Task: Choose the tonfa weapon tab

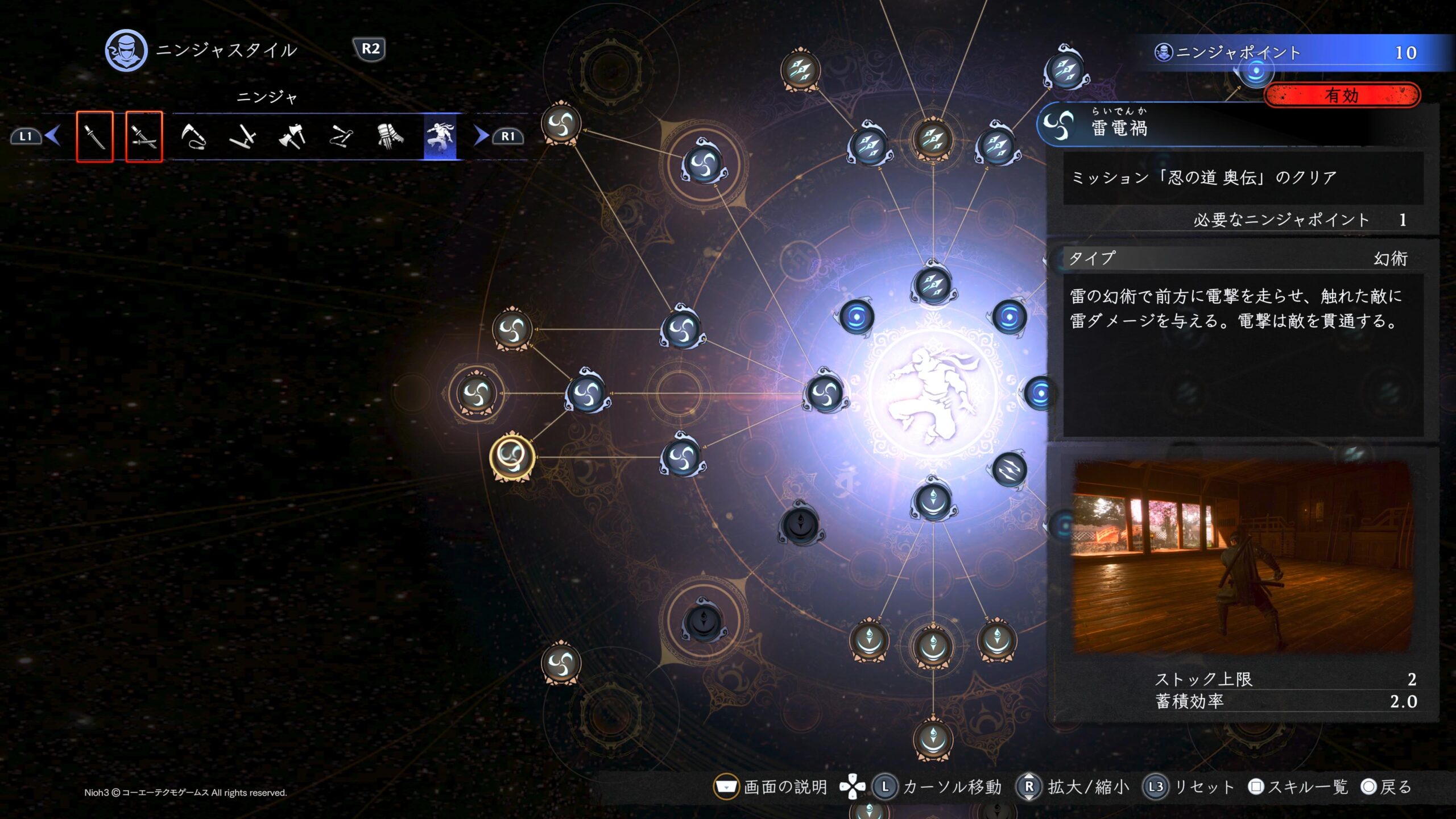Action: (242, 136)
